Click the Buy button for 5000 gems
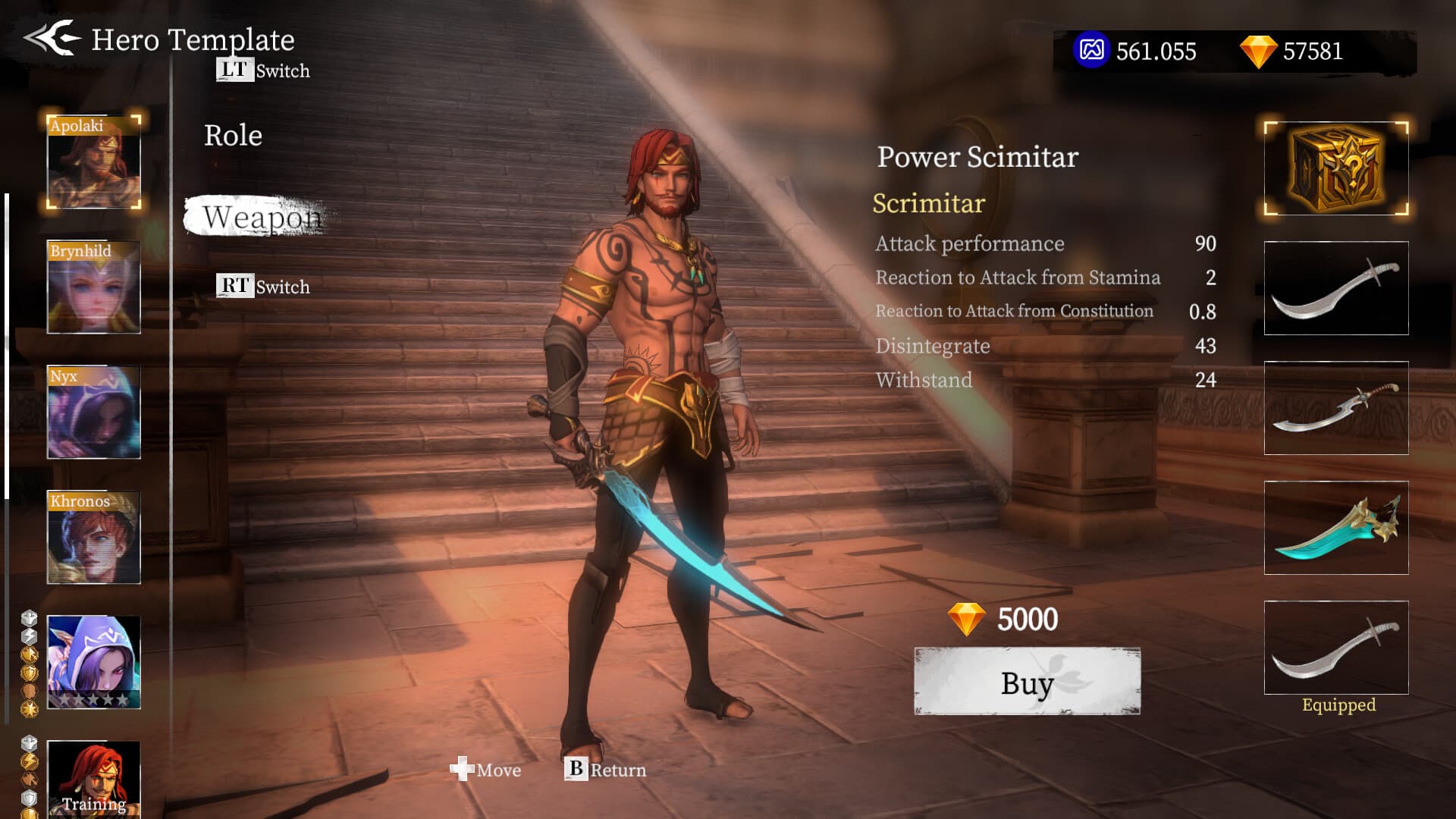 (x=1025, y=683)
